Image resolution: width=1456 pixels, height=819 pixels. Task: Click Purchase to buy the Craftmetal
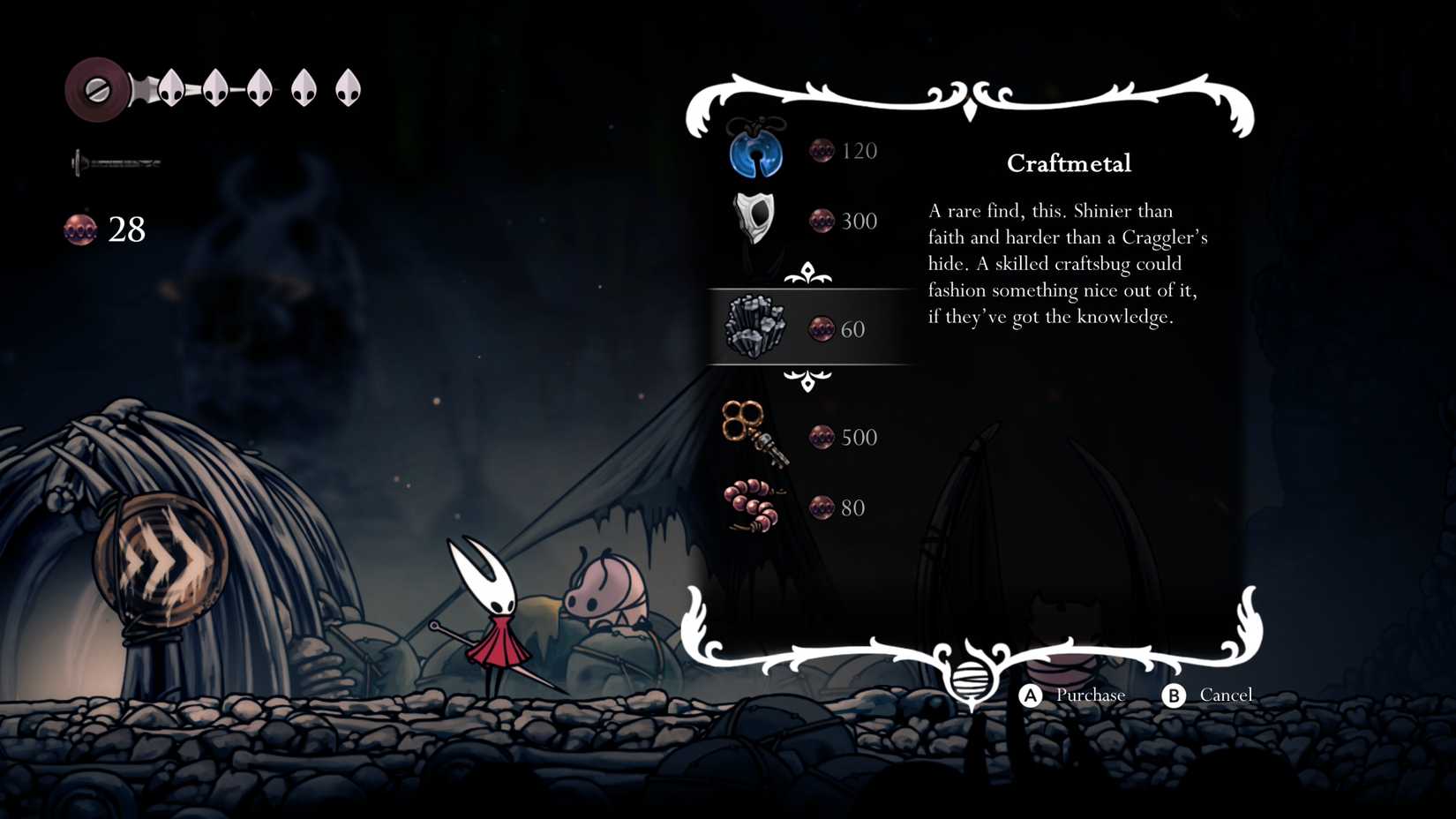click(1090, 695)
